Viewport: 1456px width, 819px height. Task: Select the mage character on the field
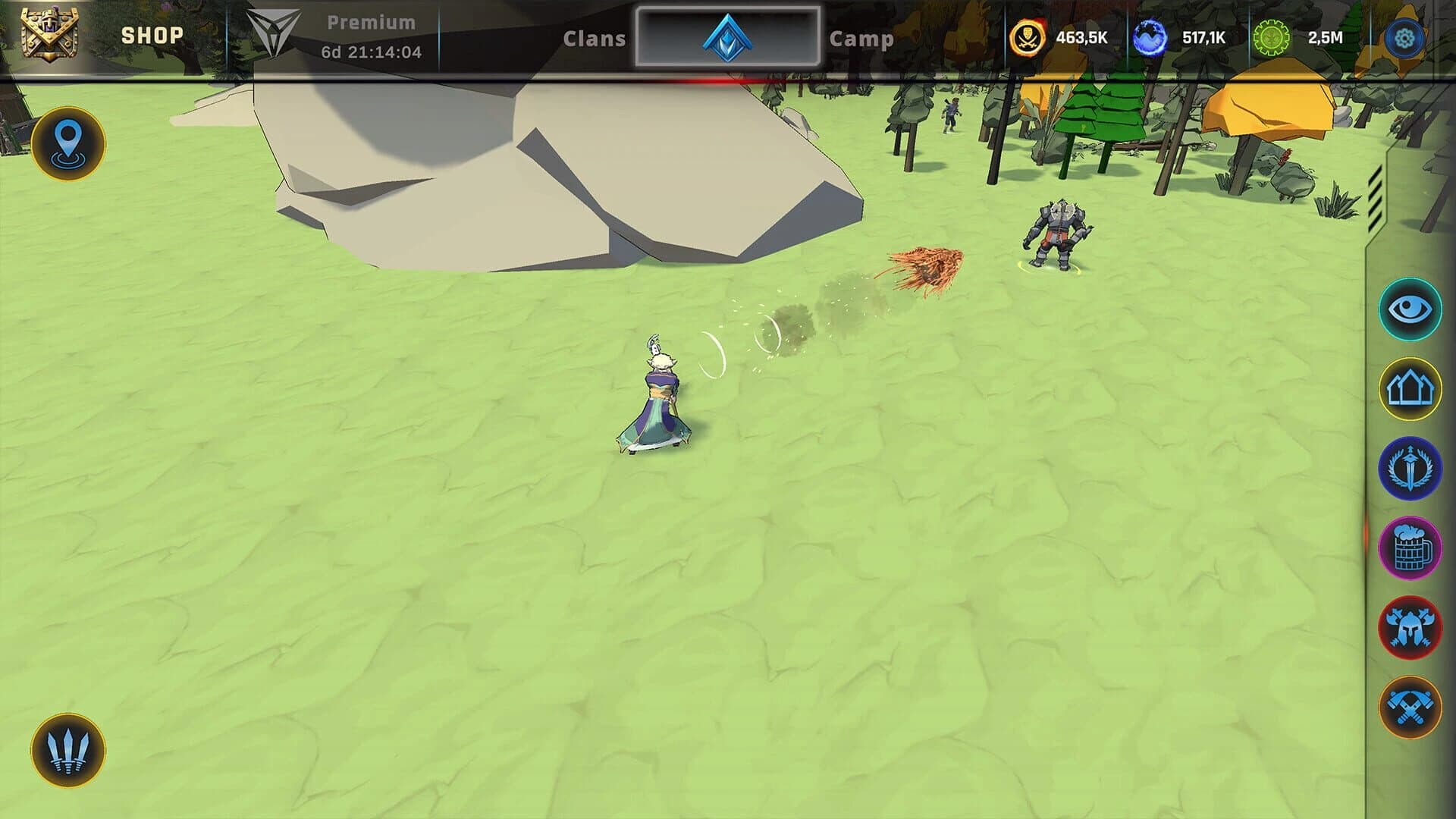[658, 394]
